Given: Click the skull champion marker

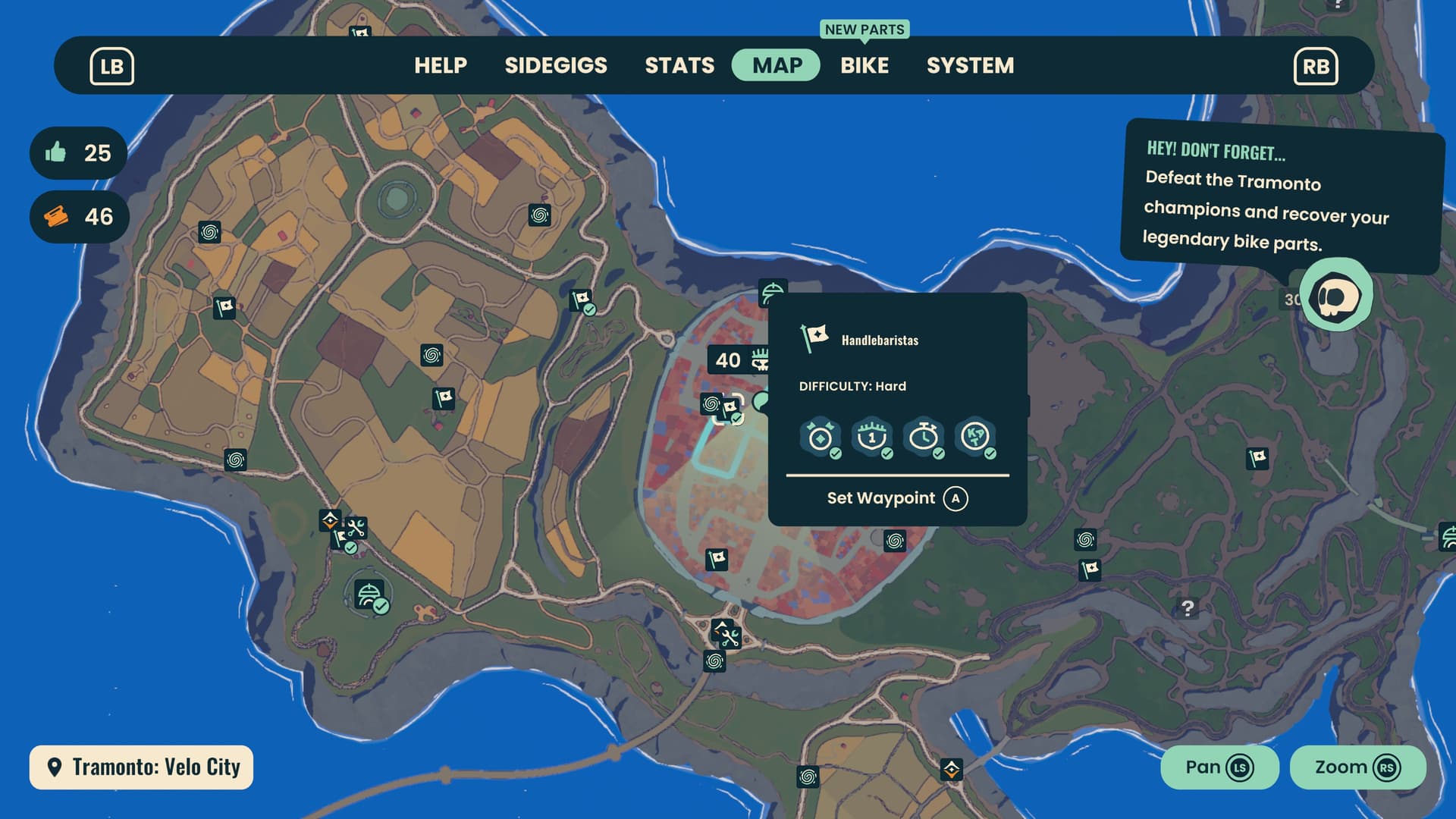Looking at the screenshot, I should 1335,295.
